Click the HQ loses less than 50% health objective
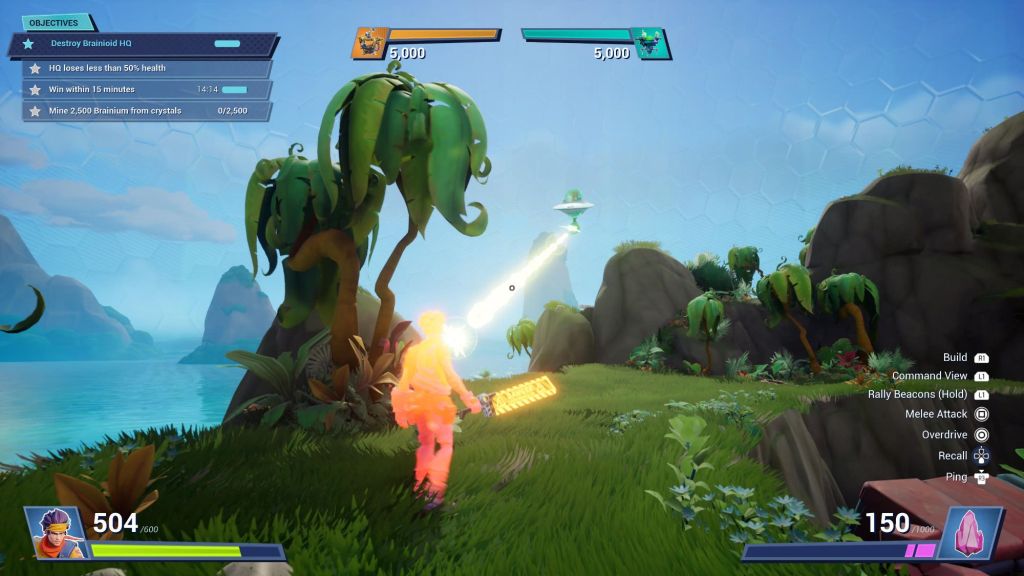1024x576 pixels. coord(145,68)
